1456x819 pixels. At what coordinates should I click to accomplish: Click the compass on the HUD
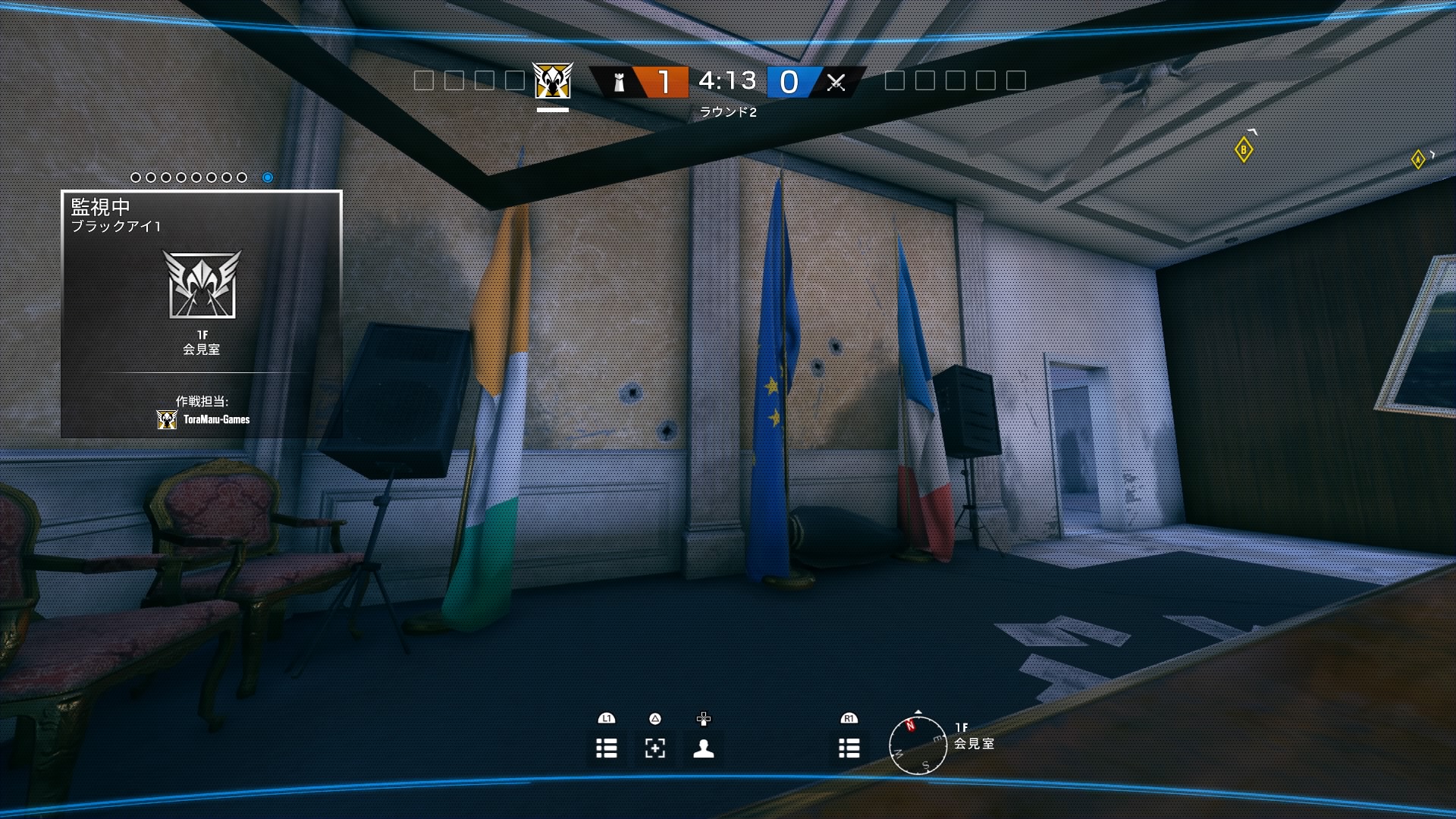[918, 746]
